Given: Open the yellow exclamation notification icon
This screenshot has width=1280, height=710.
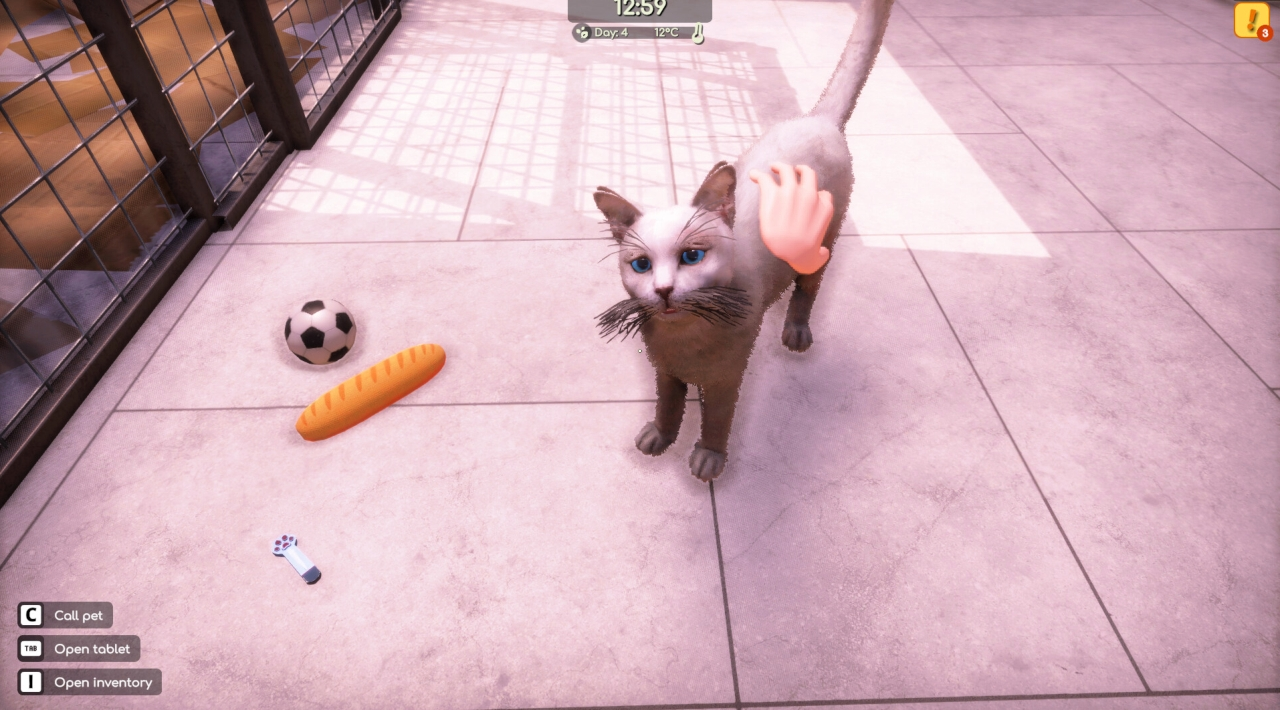Looking at the screenshot, I should [x=1250, y=20].
